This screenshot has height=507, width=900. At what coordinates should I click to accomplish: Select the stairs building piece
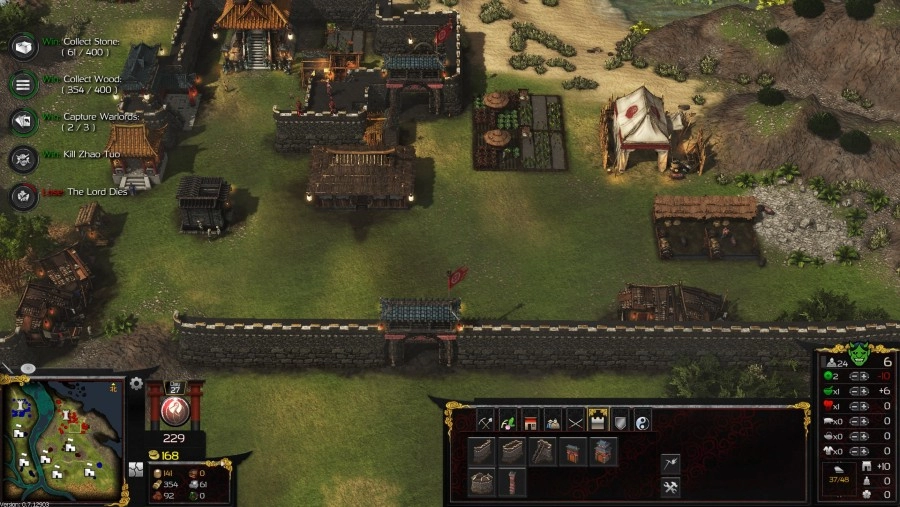[x=543, y=452]
